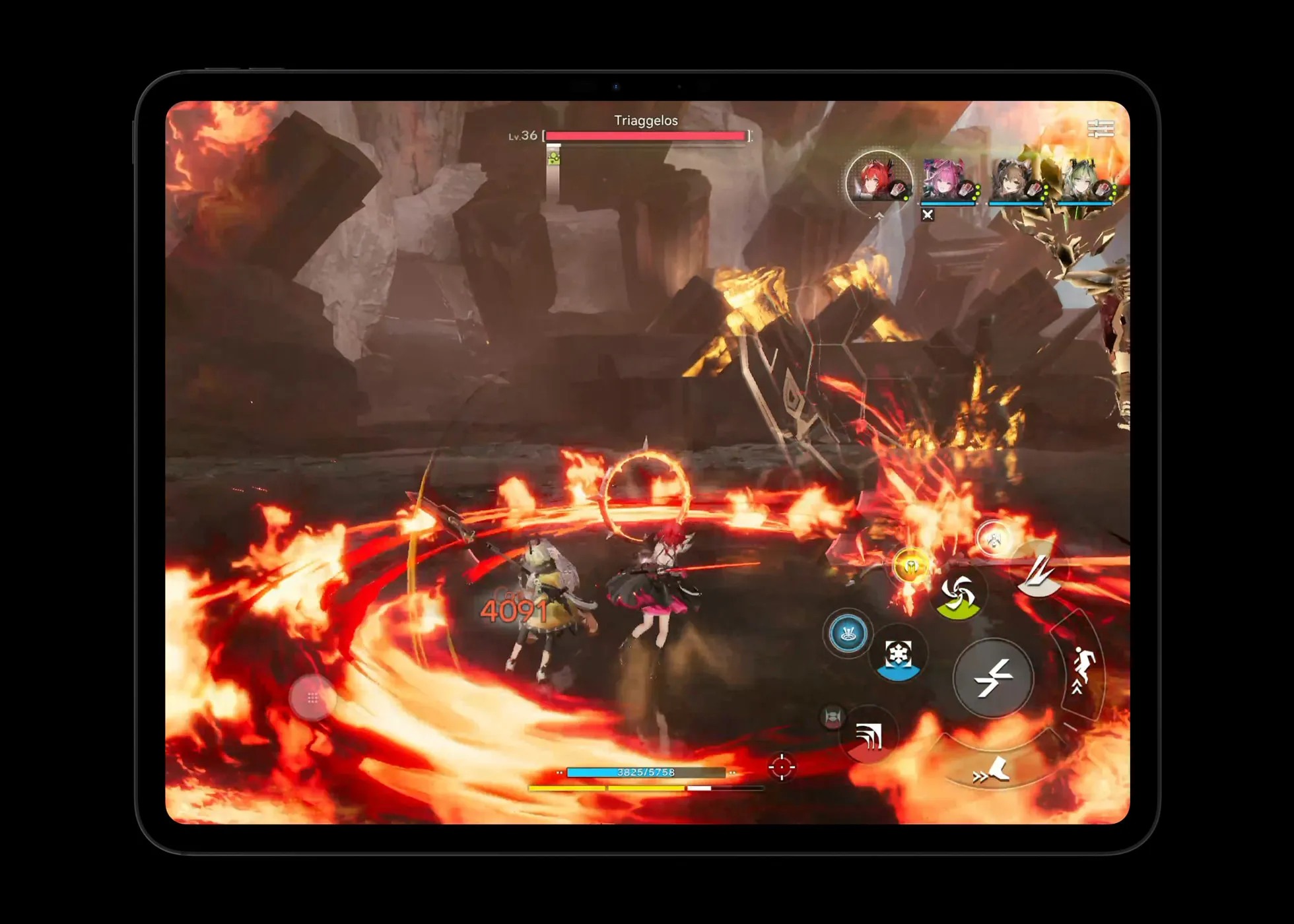Toggle lock-on with the crosshair target reticle
The image size is (1294, 924).
(x=784, y=768)
